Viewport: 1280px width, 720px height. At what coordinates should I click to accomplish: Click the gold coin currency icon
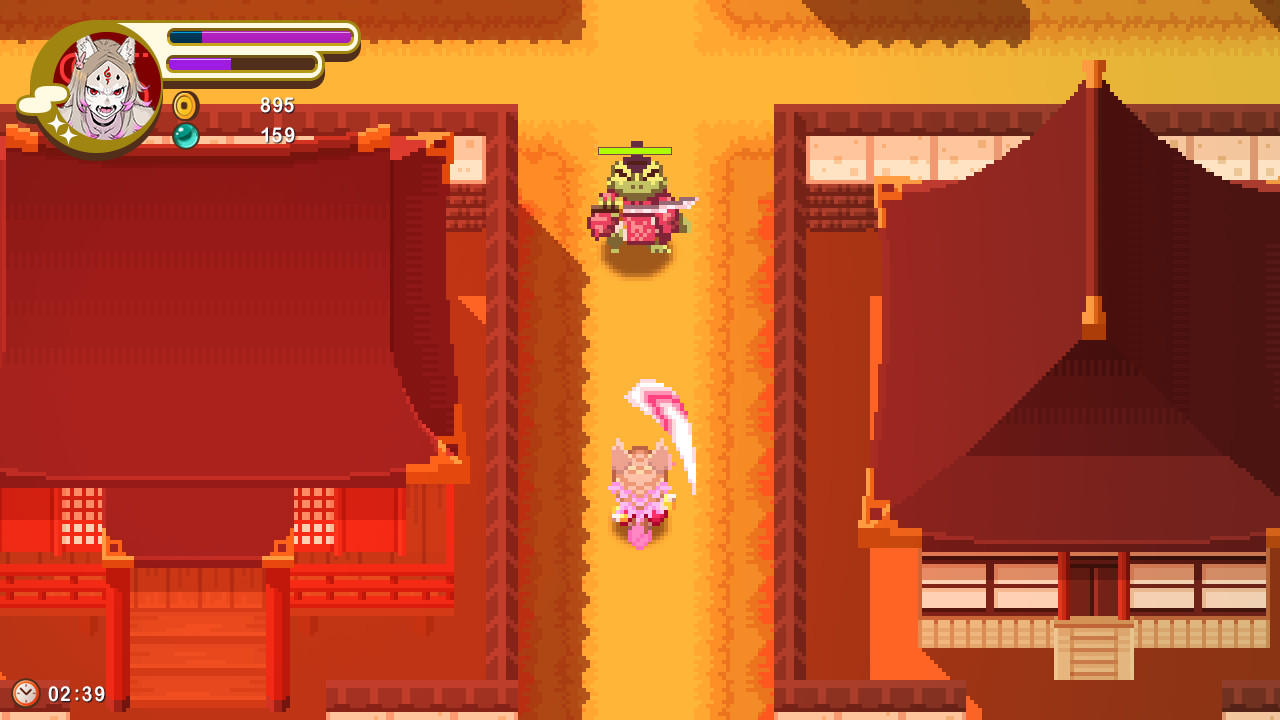(x=186, y=105)
